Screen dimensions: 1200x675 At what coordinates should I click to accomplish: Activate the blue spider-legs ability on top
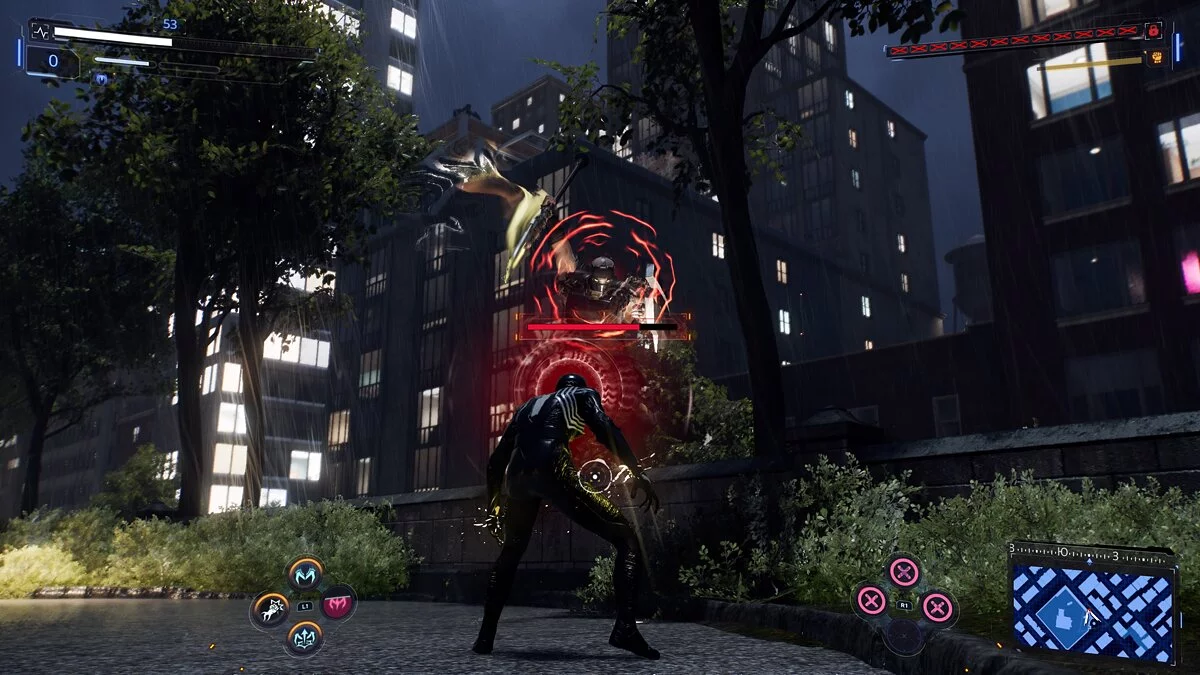click(306, 573)
